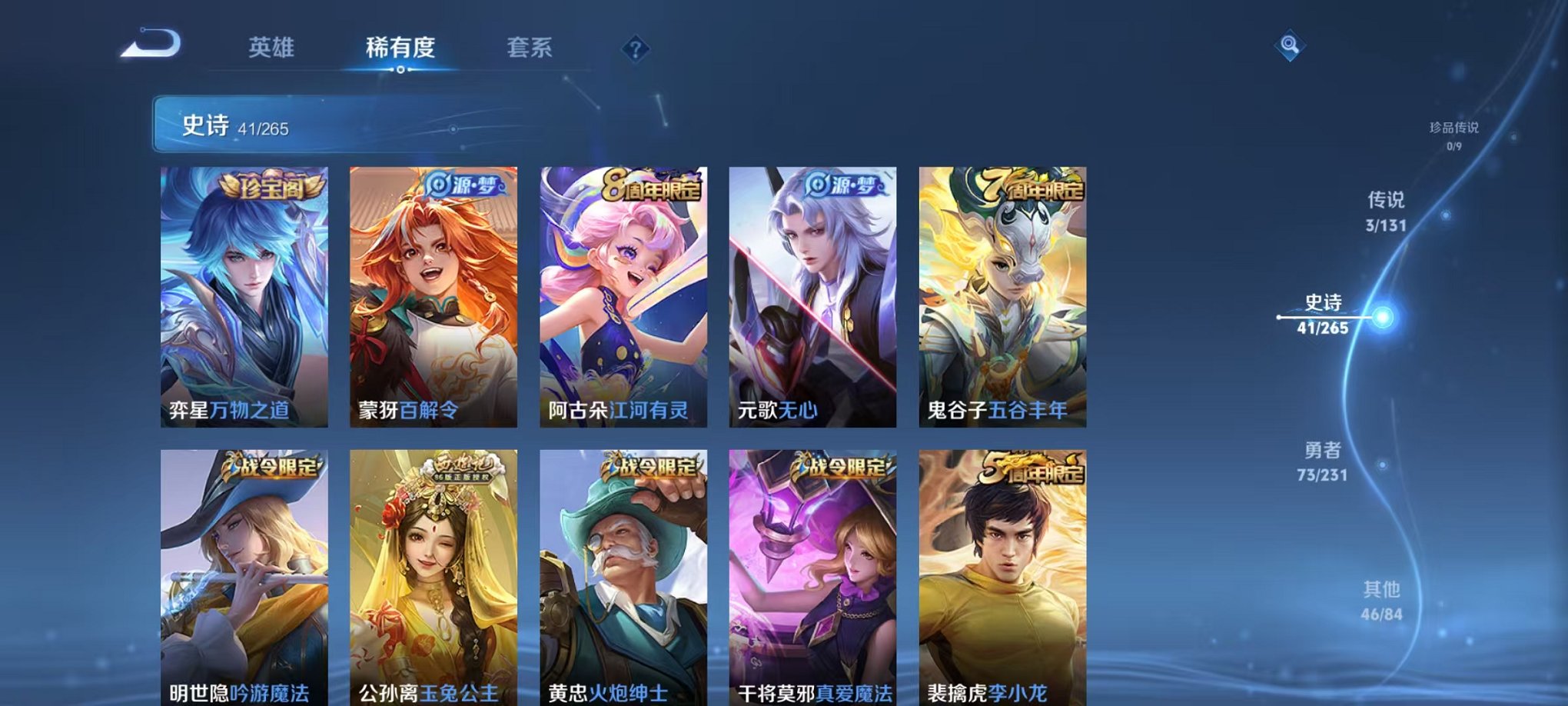
Task: Click the 源·梦 badge on 蒙犽's skin card
Action: point(466,183)
